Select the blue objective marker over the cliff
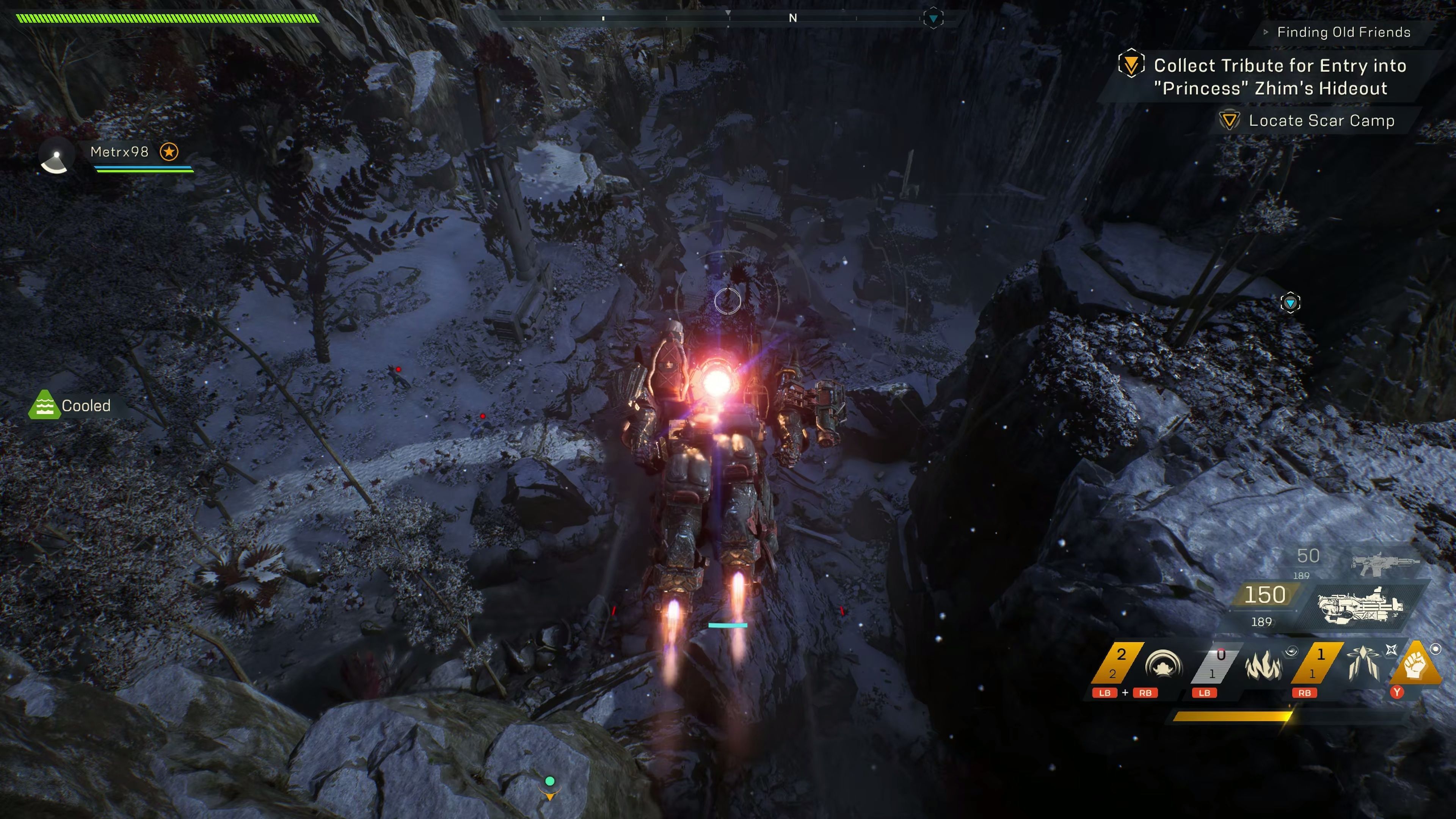The width and height of the screenshot is (1456, 819). pos(1290,303)
